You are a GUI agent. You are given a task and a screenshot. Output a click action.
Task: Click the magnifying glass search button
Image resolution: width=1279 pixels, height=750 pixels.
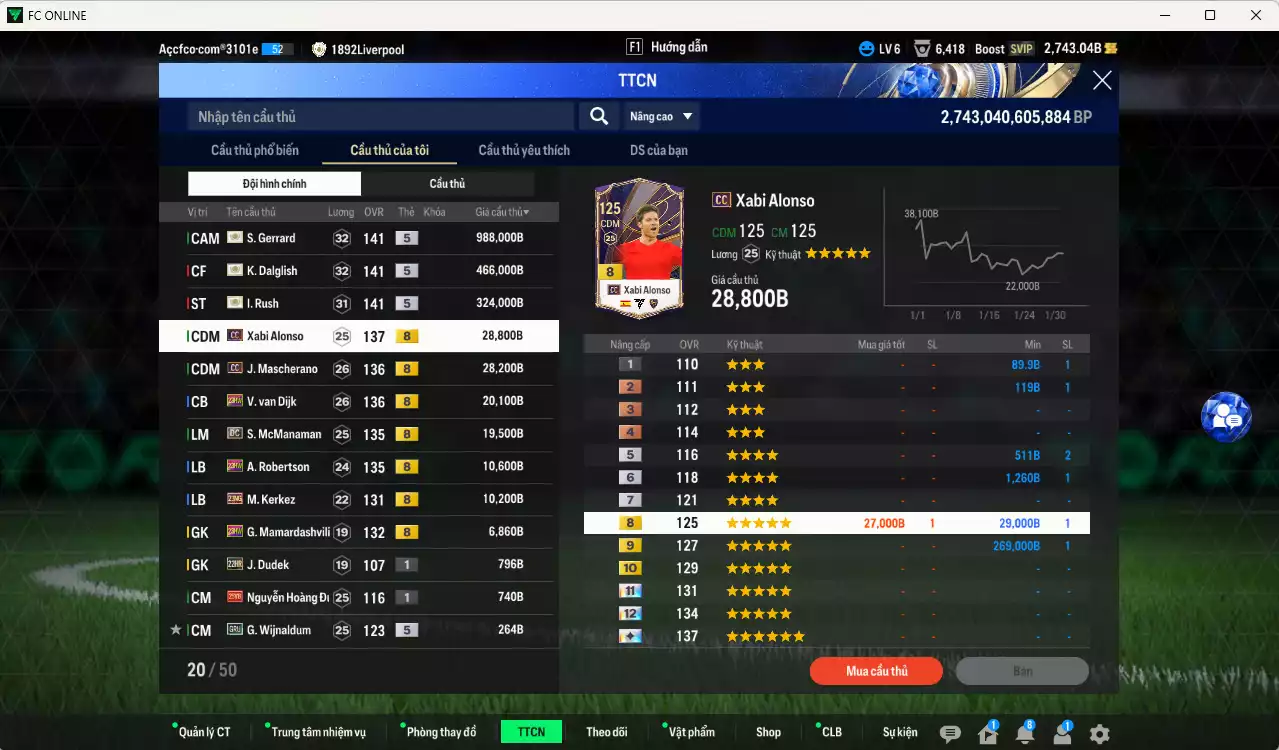pos(598,117)
